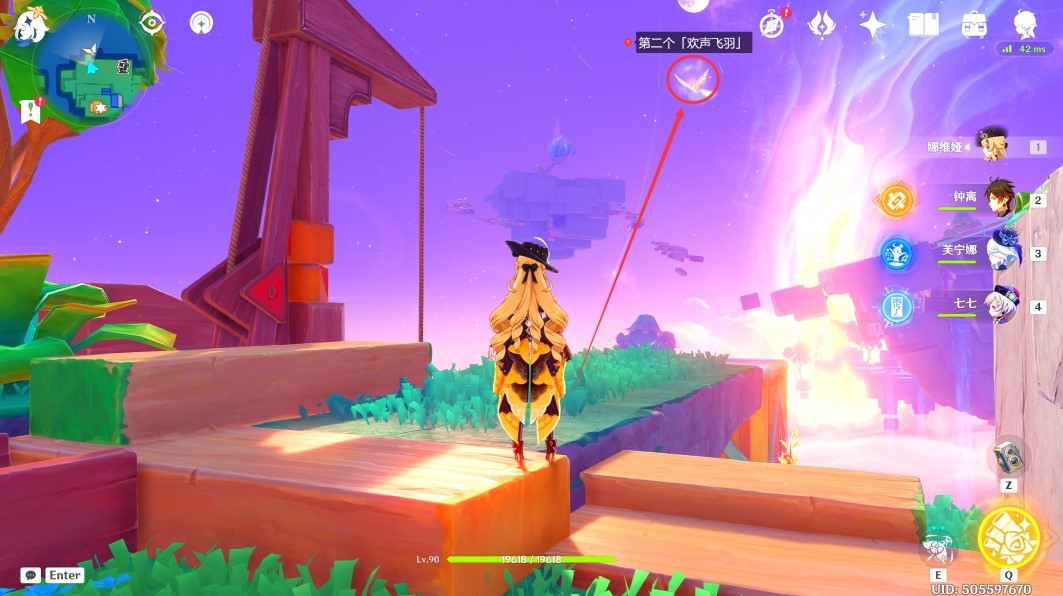This screenshot has height=596, width=1063.
Task: Switch to party member 芙宁娜
Action: (x=1000, y=253)
